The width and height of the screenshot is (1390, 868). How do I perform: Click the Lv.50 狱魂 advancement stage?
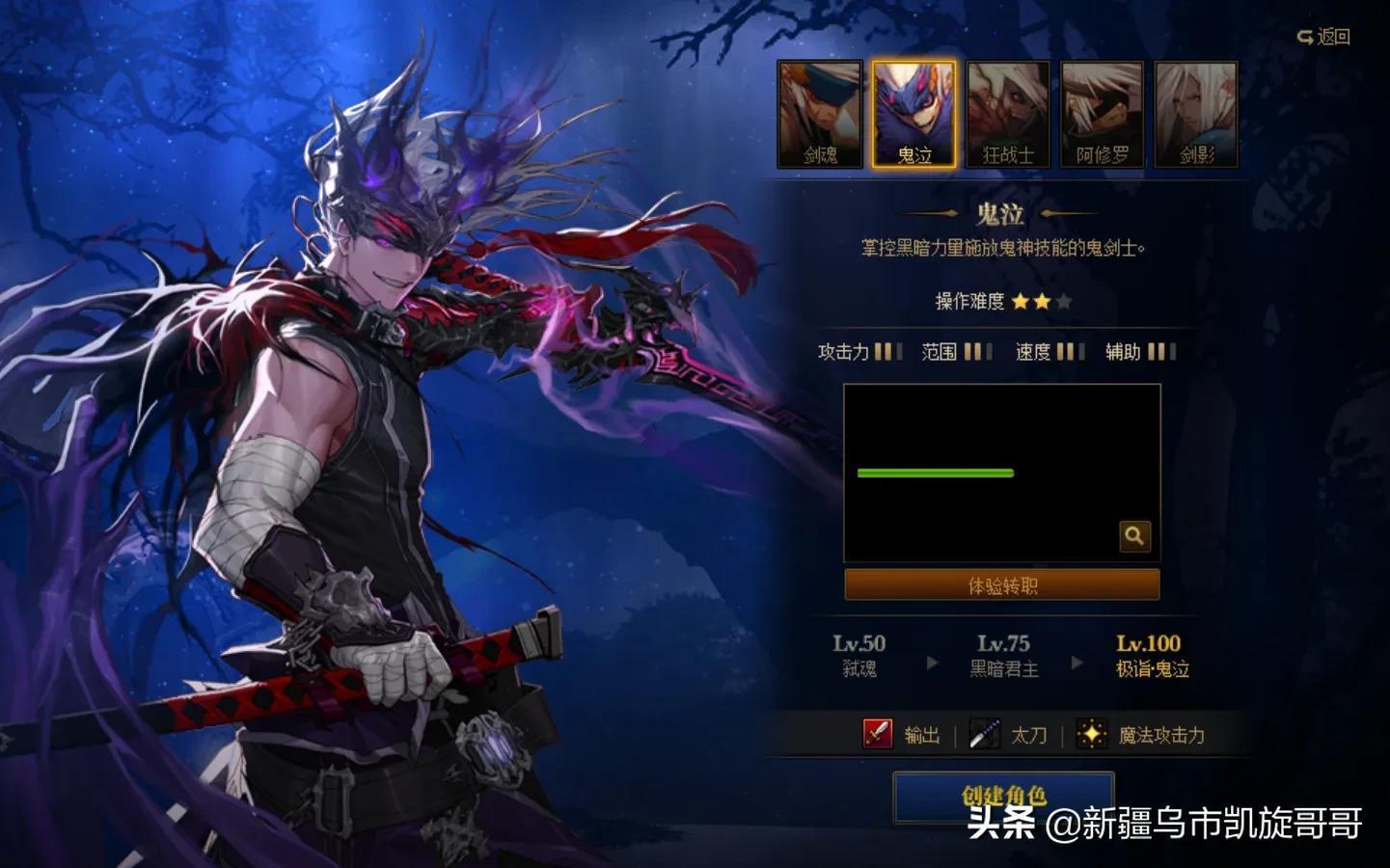[x=859, y=655]
